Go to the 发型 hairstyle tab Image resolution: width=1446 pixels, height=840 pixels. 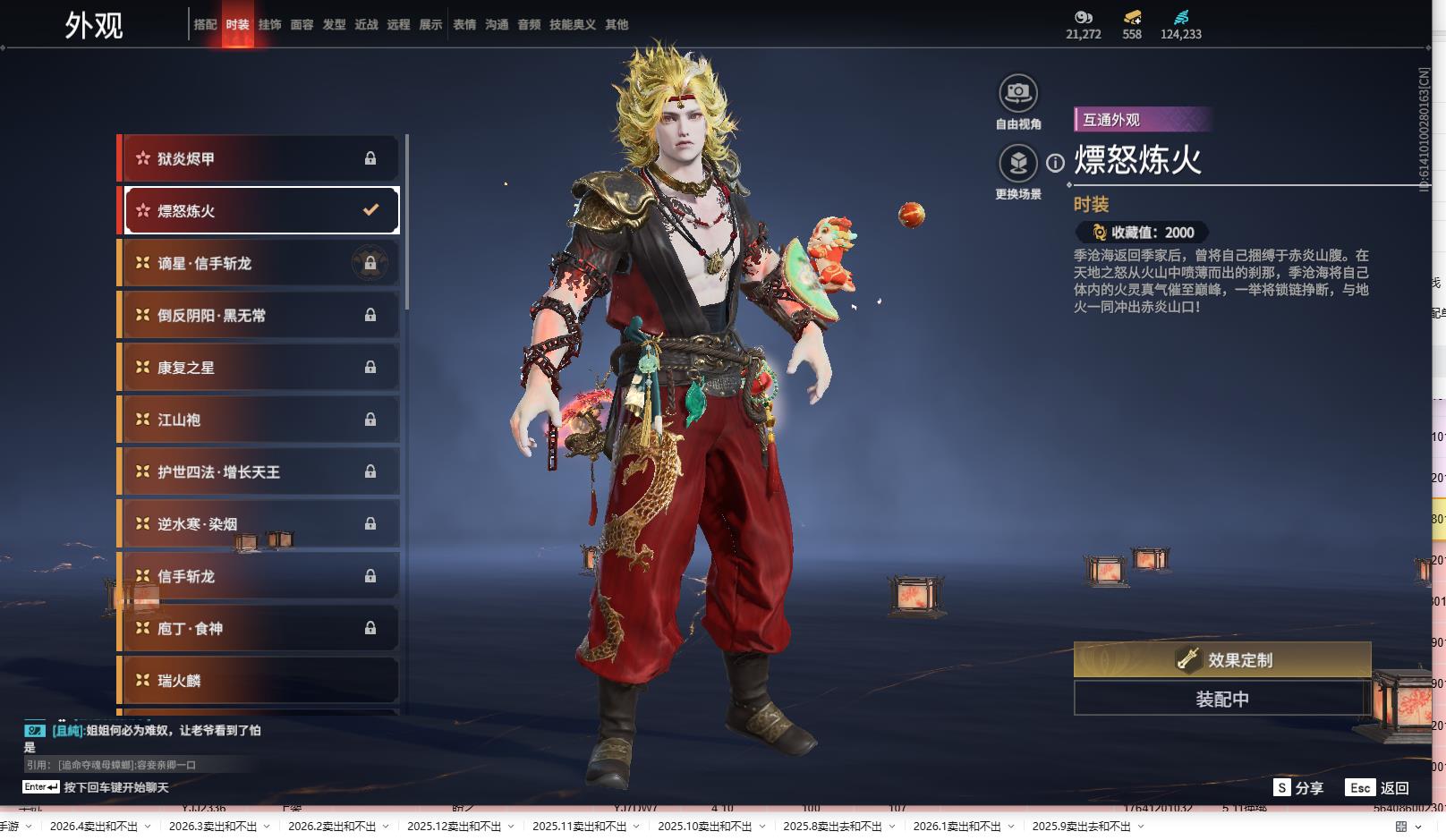pos(334,25)
